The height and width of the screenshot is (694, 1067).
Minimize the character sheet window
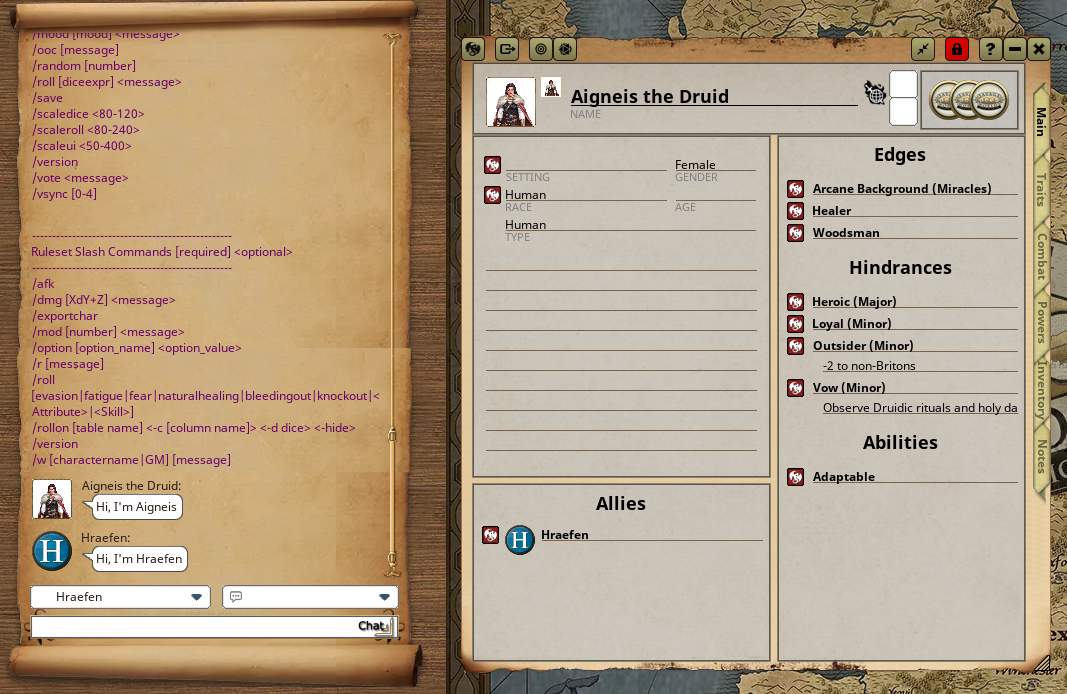click(x=1015, y=49)
